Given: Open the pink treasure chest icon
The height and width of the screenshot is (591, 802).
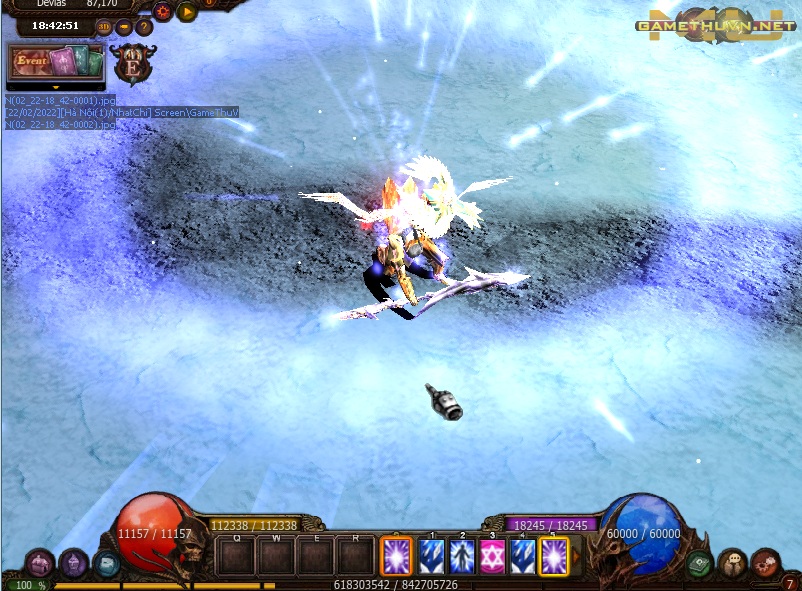Looking at the screenshot, I should [x=39, y=563].
